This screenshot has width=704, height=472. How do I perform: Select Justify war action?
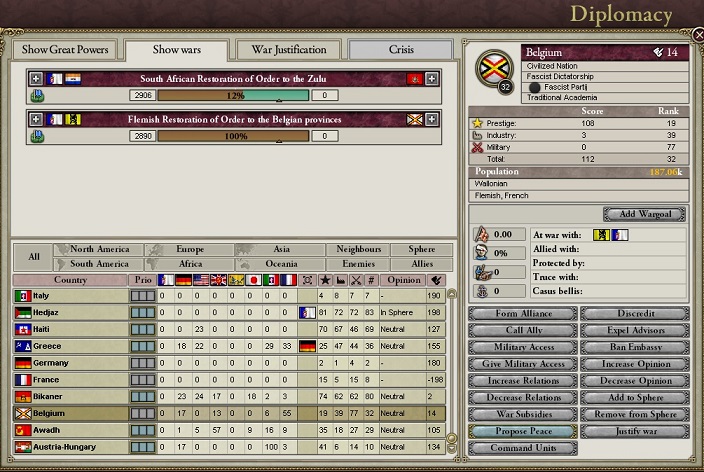point(634,431)
